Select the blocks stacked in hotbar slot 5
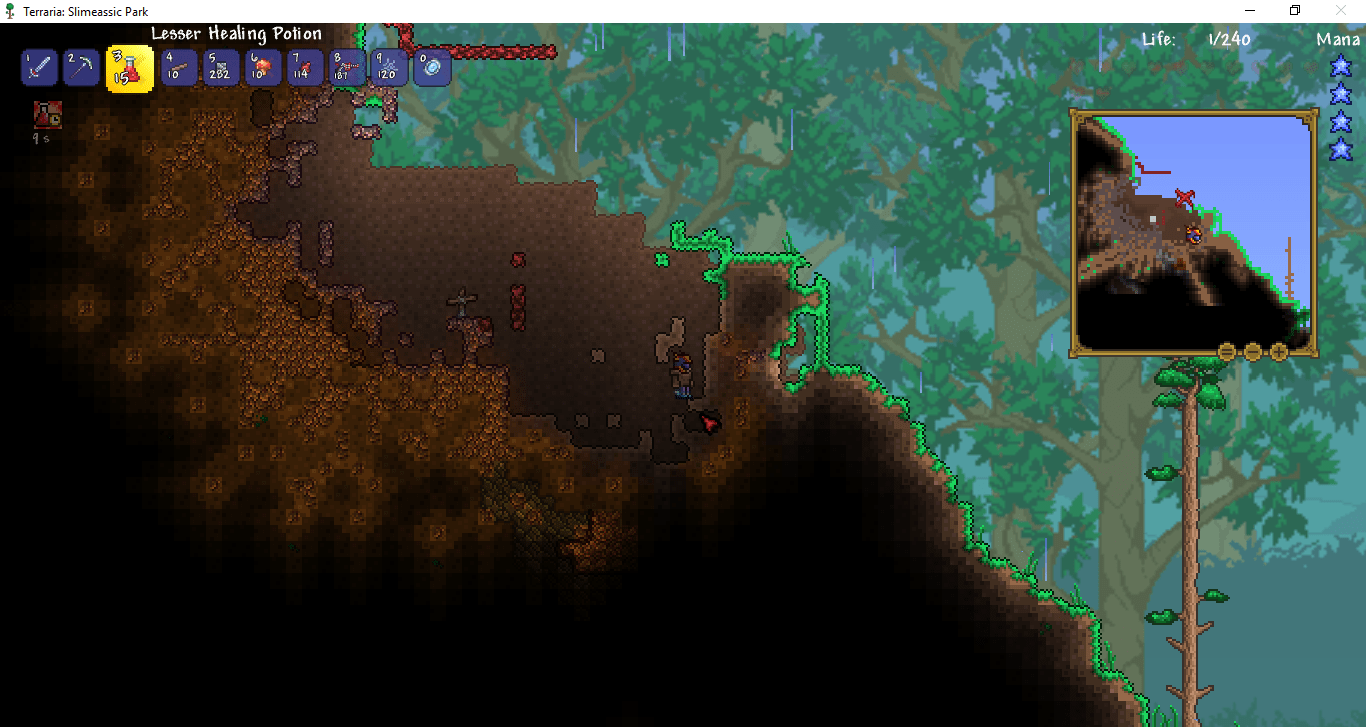The height and width of the screenshot is (727, 1366). (x=220, y=67)
